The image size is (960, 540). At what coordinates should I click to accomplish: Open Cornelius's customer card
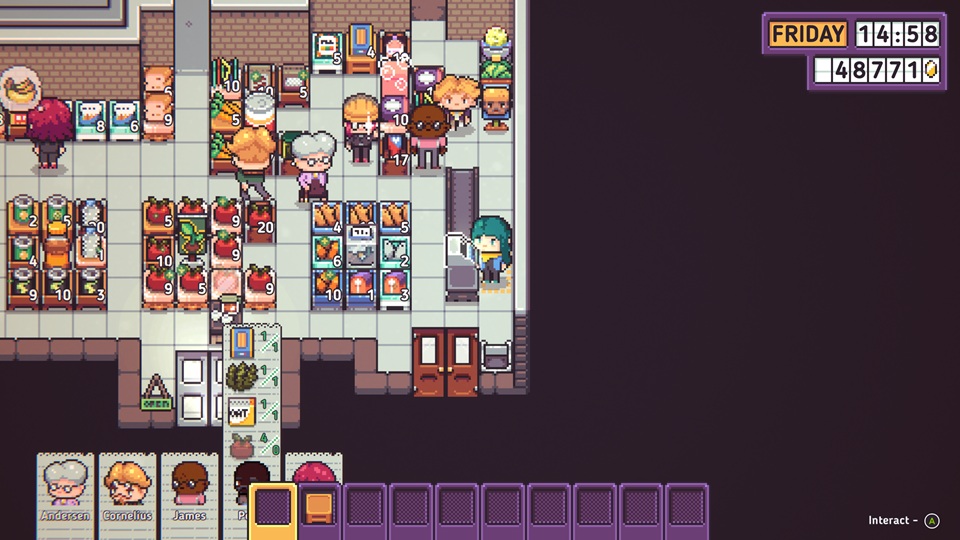pyautogui.click(x=127, y=488)
